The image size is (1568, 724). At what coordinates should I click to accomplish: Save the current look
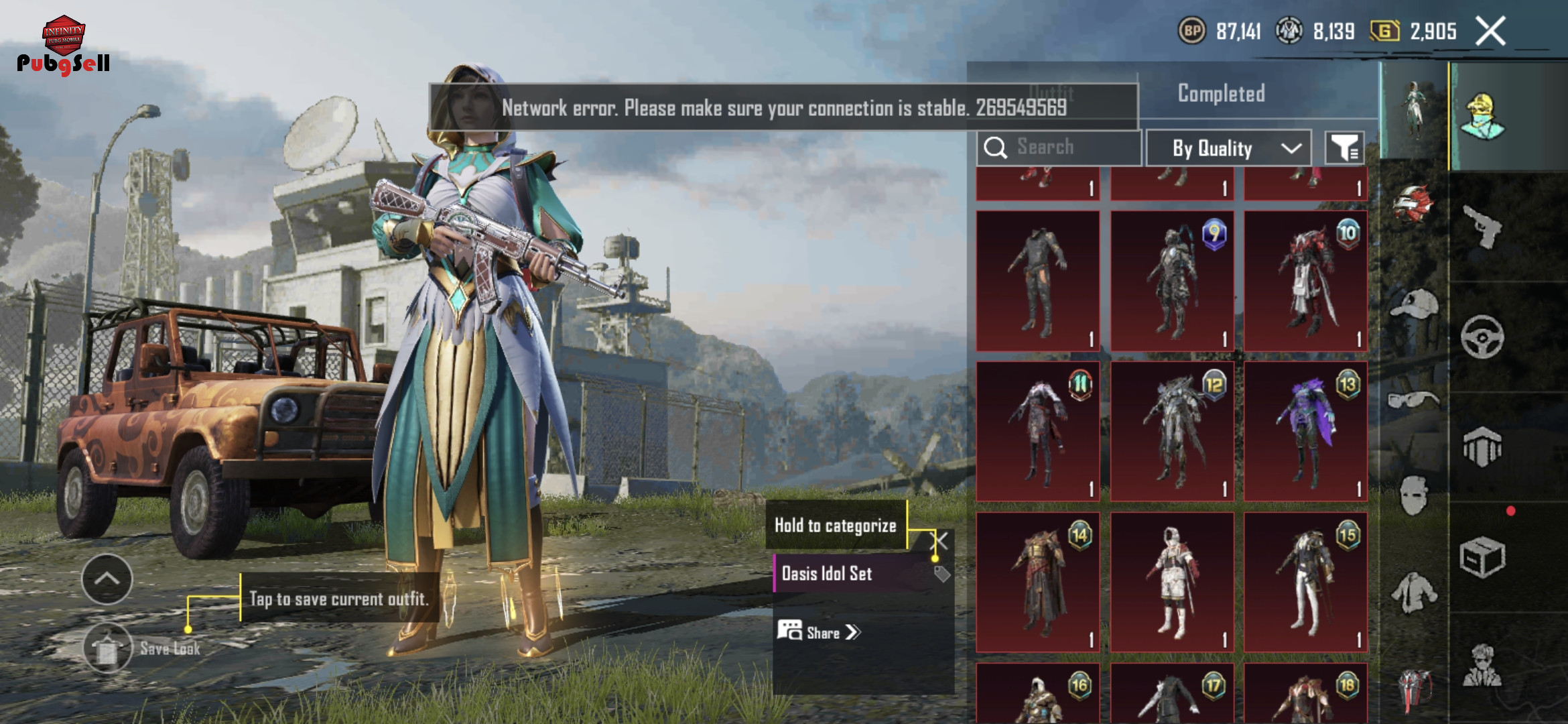tap(107, 648)
